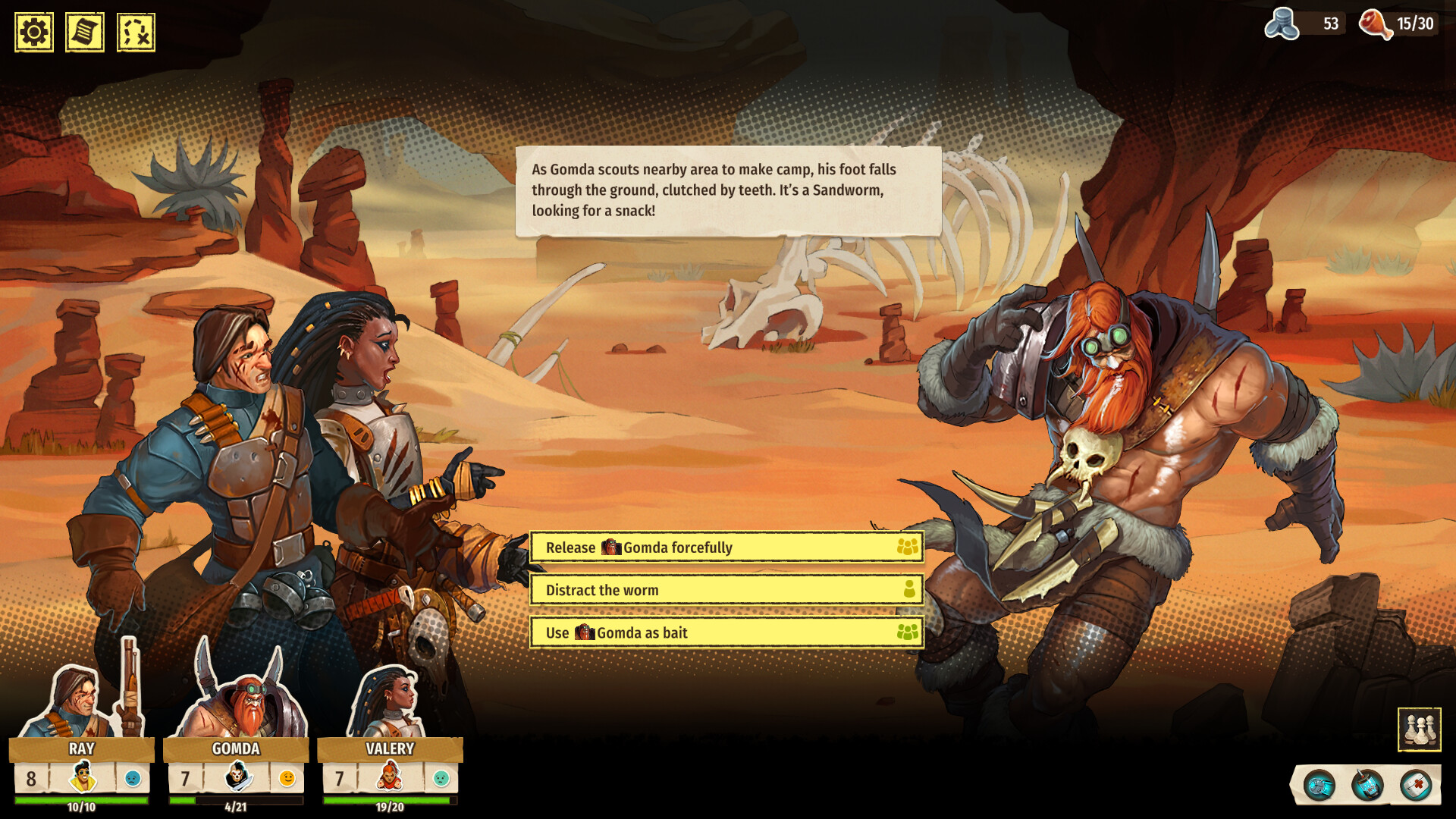The width and height of the screenshot is (1456, 819).
Task: Click the bottle caps currency icon
Action: pos(1284,23)
